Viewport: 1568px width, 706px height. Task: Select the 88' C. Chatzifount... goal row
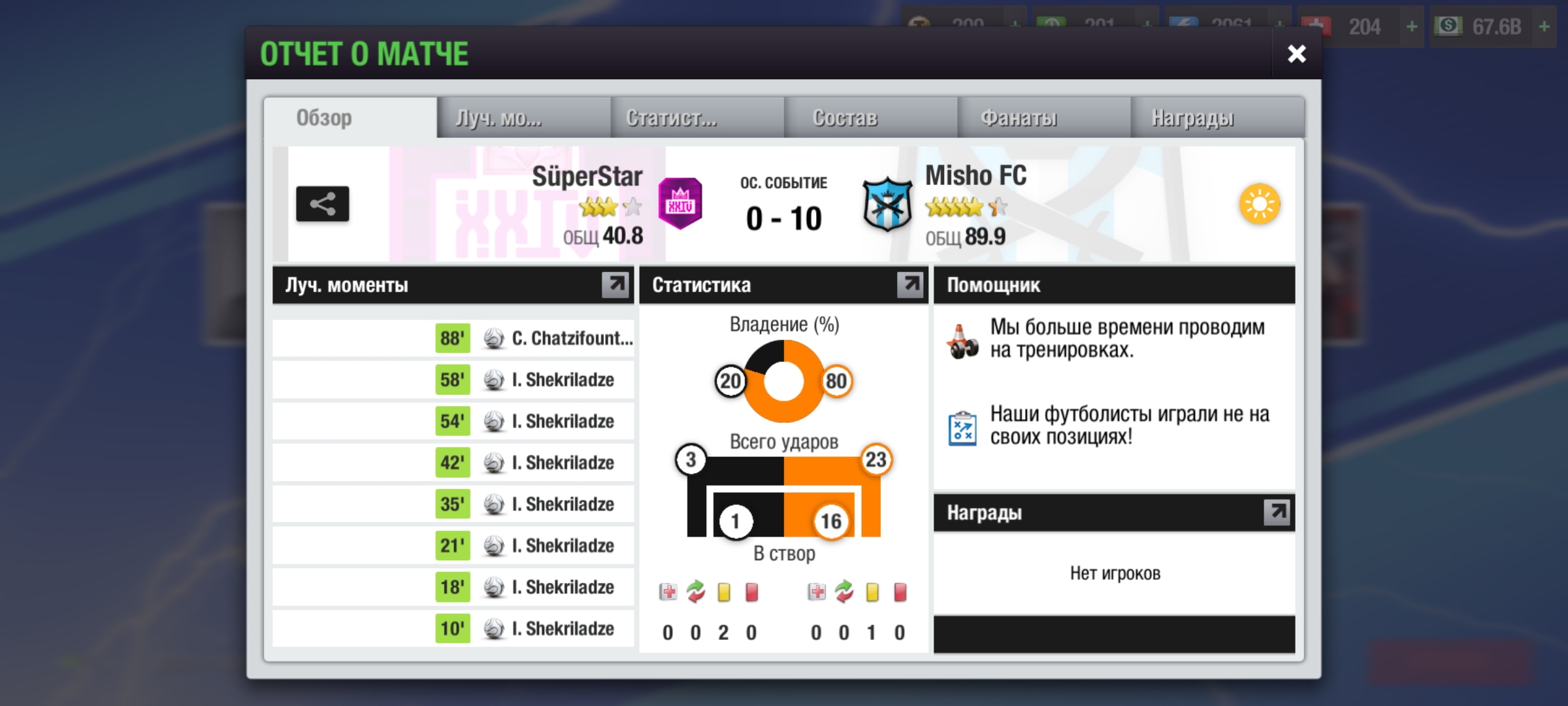[536, 339]
